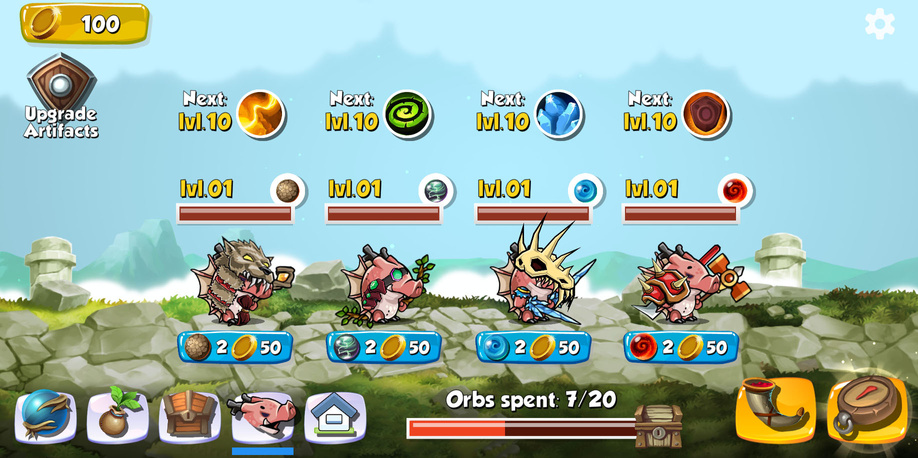Check the green spiral artifact unlocking at lvl.10
Image resolution: width=918 pixels, height=458 pixels.
(407, 114)
